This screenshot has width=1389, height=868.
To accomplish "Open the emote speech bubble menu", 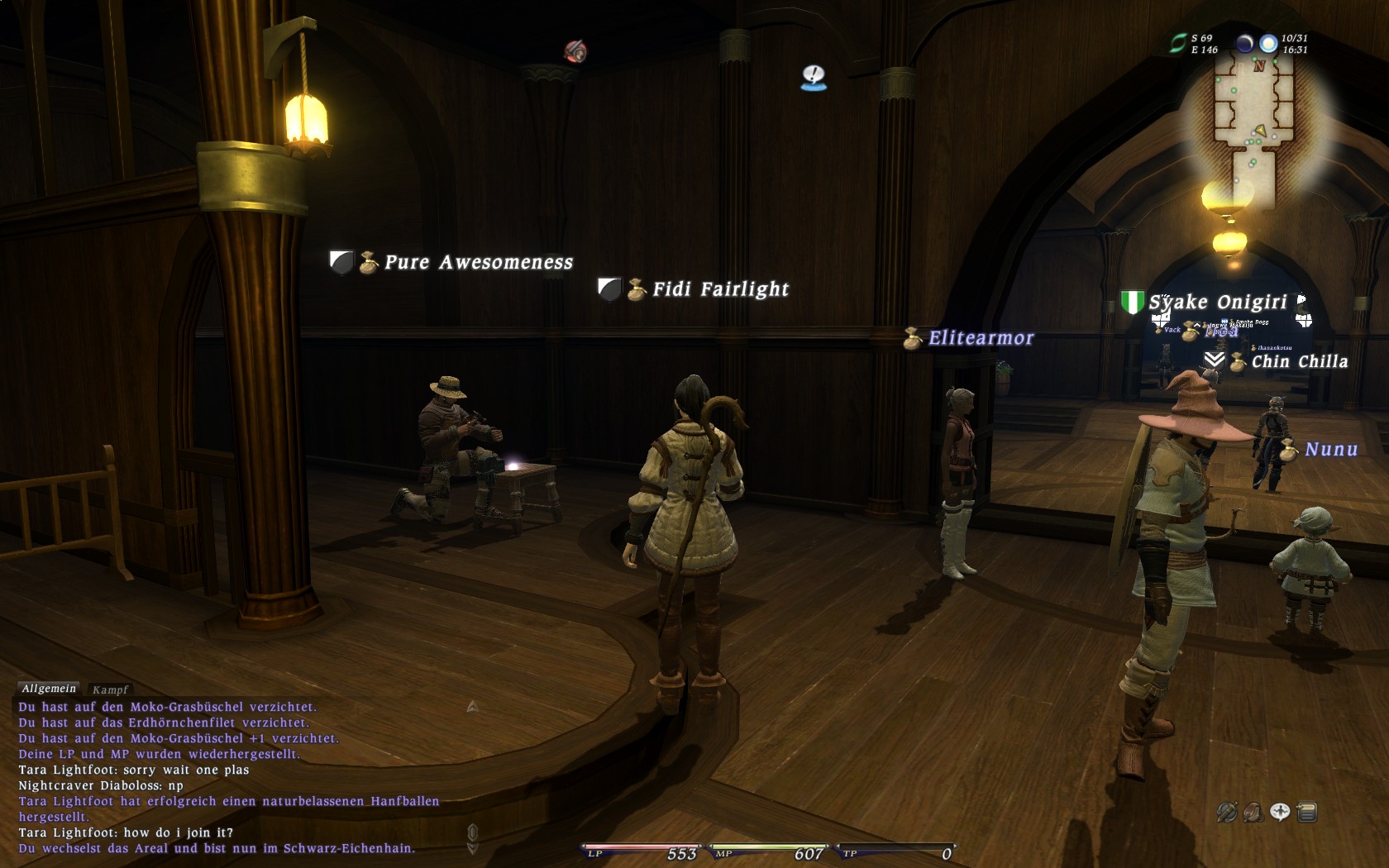I will pyautogui.click(x=1280, y=812).
